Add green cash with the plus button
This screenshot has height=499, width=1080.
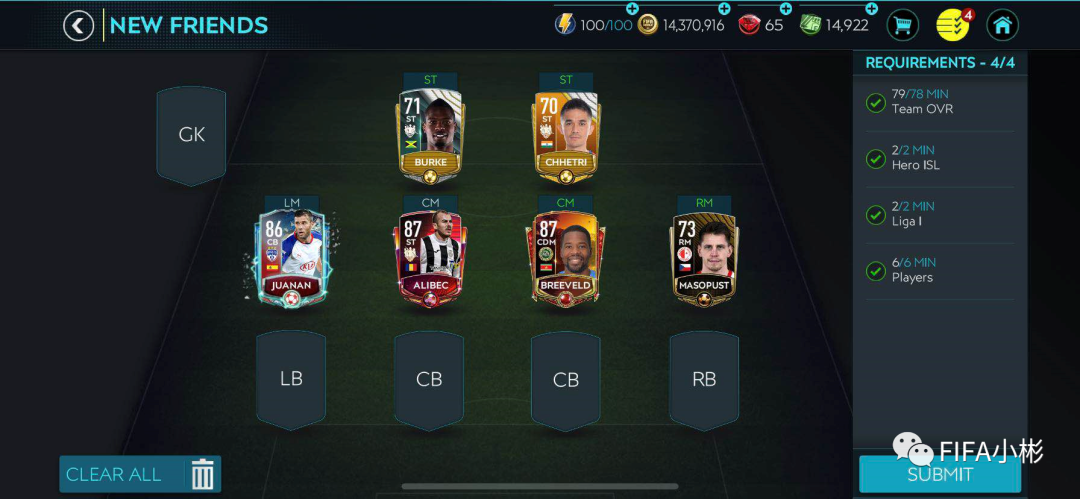[x=871, y=9]
